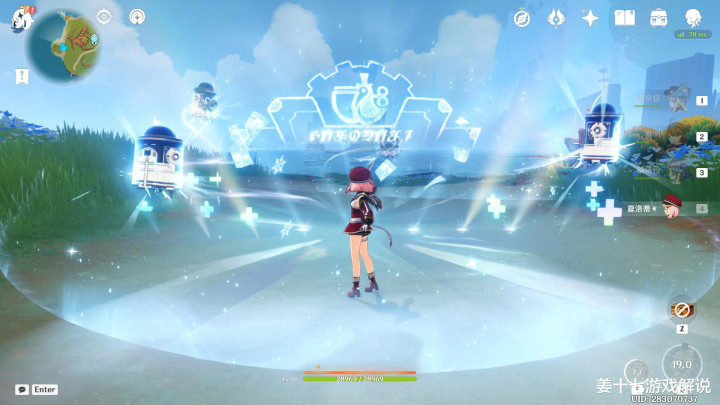
Task: Click the eye-shaped icon beside the minimap
Action: click(104, 17)
